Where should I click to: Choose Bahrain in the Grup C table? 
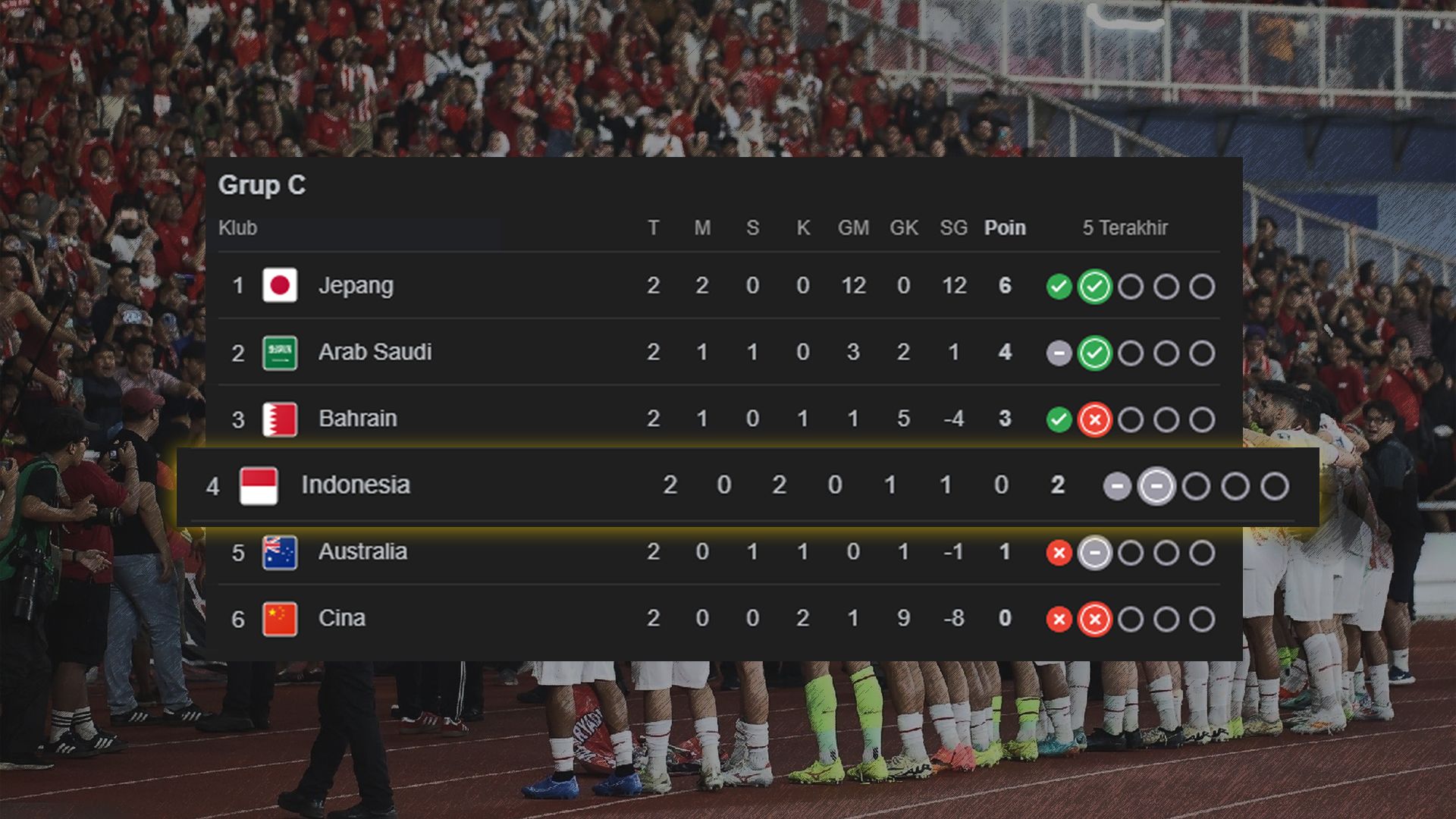tap(357, 419)
